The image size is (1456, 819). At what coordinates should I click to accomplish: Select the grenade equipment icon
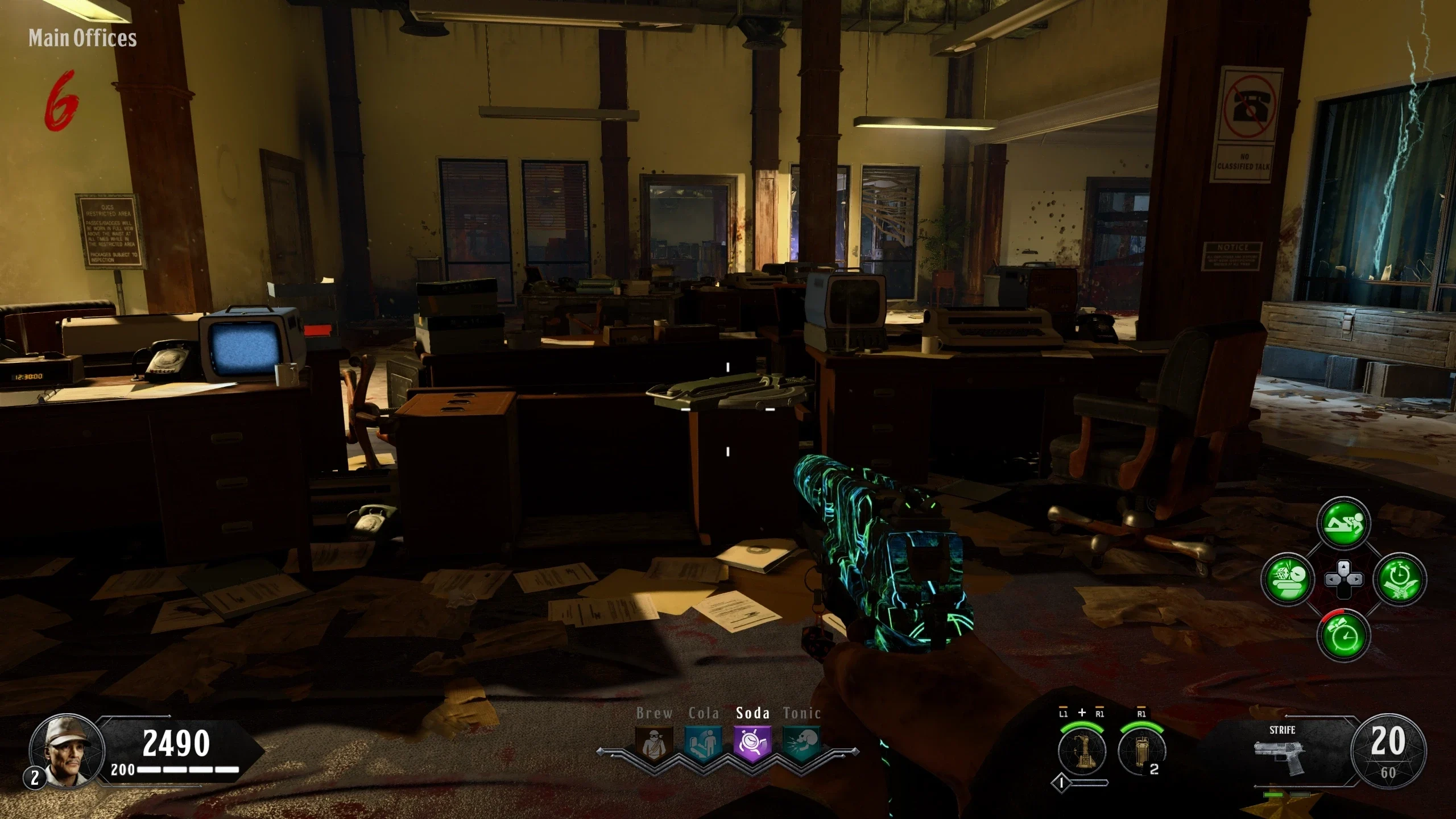[x=1141, y=751]
